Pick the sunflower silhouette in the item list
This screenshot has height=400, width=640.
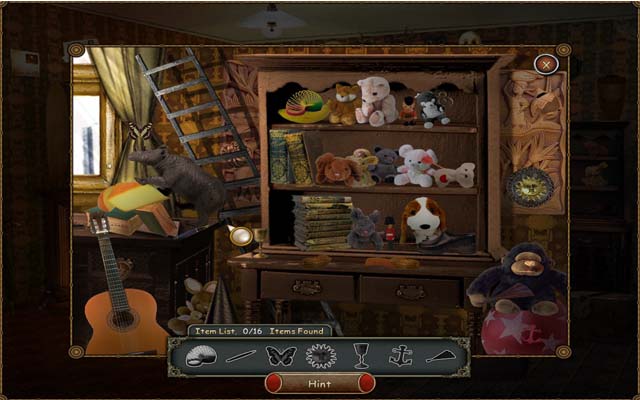(320, 356)
